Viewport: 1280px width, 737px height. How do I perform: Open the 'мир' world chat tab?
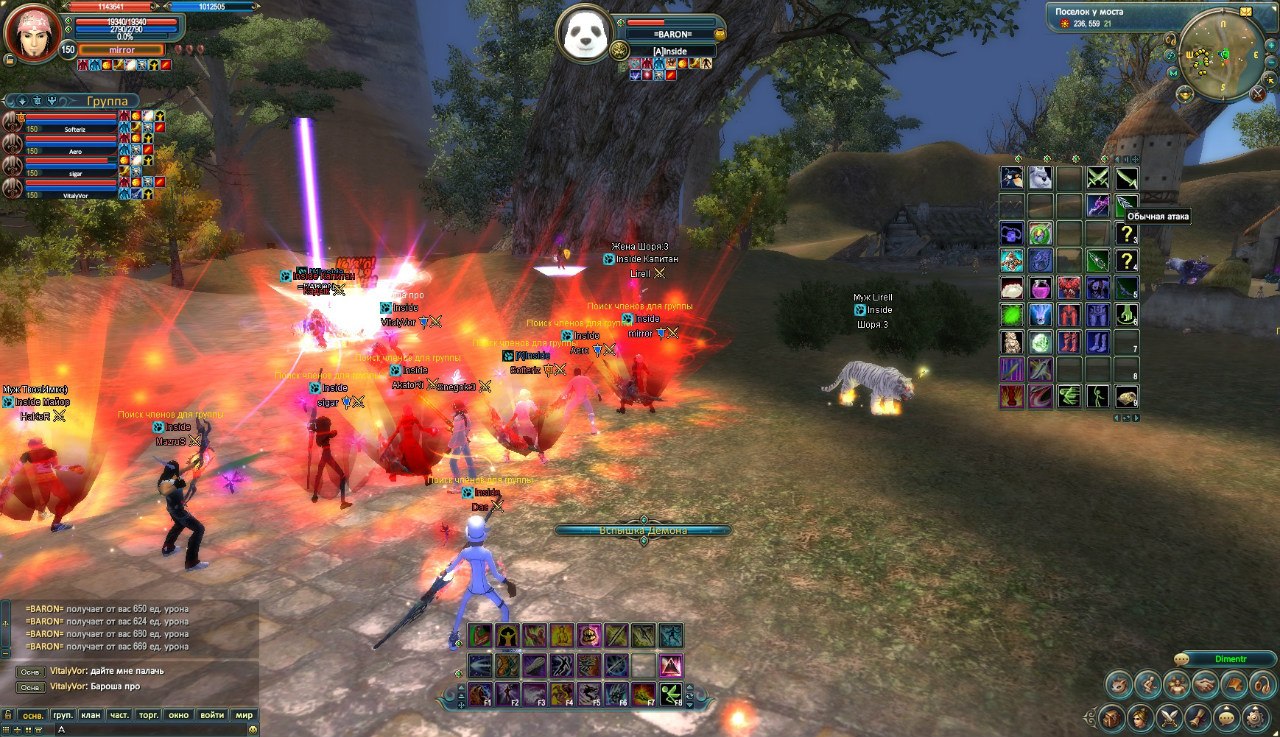243,716
